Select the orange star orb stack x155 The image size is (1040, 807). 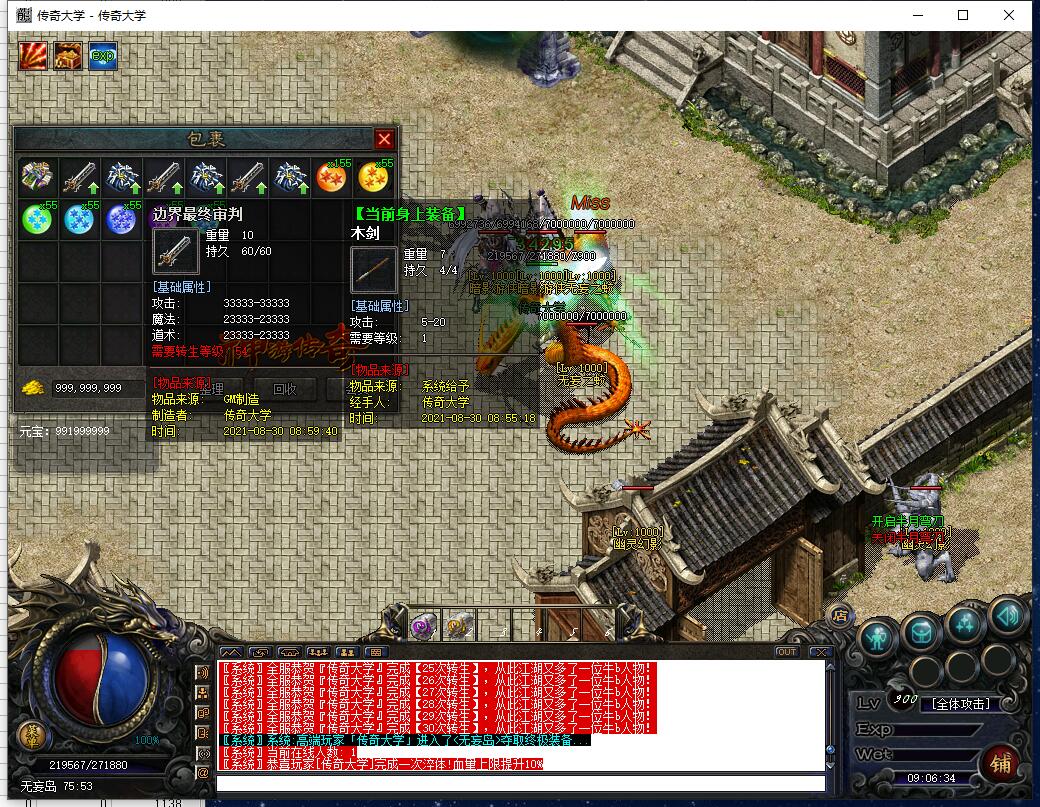(331, 177)
